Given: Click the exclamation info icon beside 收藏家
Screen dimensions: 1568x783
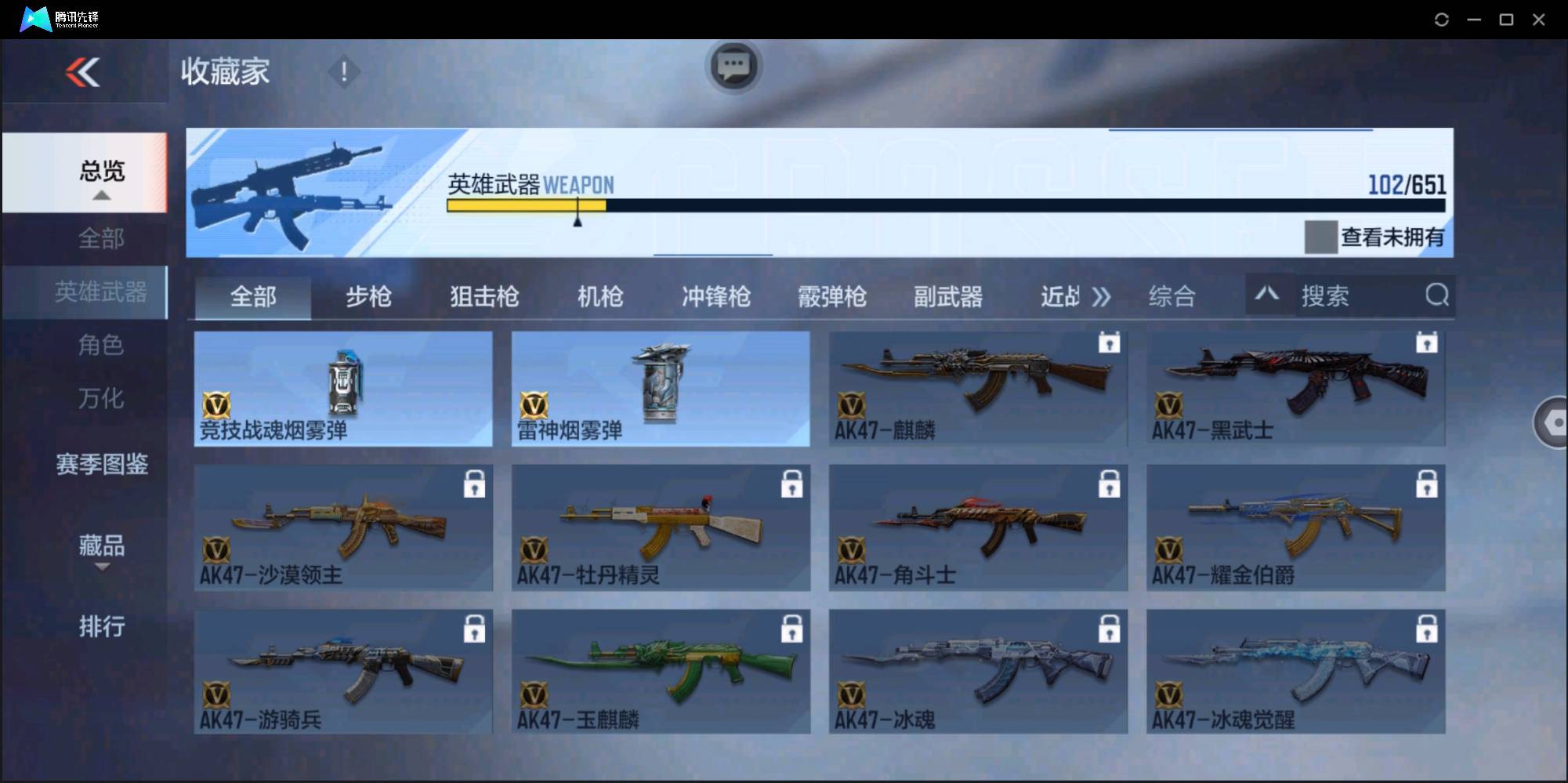Looking at the screenshot, I should pyautogui.click(x=343, y=71).
